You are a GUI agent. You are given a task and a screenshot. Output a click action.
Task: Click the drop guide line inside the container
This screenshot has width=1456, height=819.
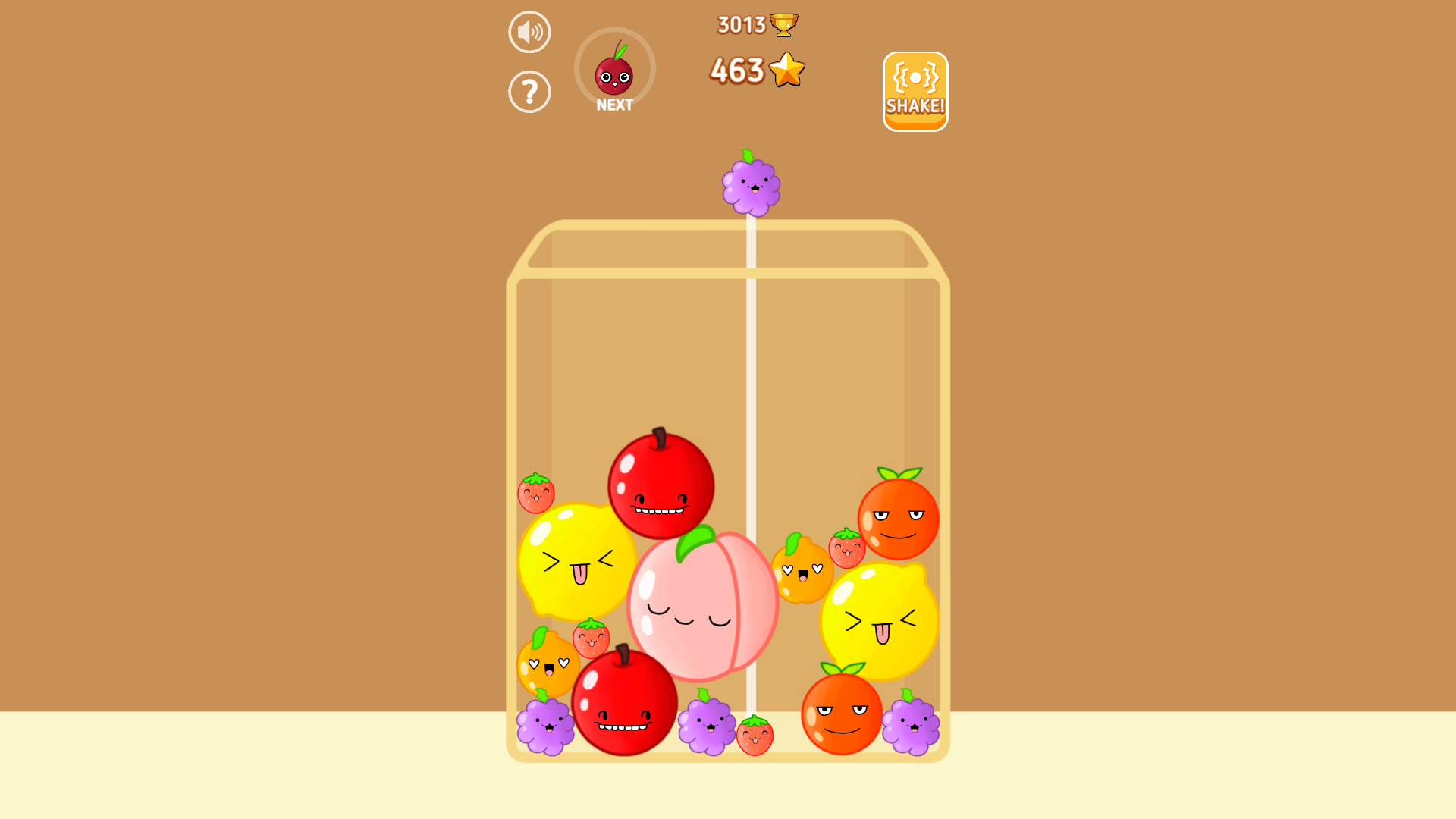pyautogui.click(x=751, y=379)
